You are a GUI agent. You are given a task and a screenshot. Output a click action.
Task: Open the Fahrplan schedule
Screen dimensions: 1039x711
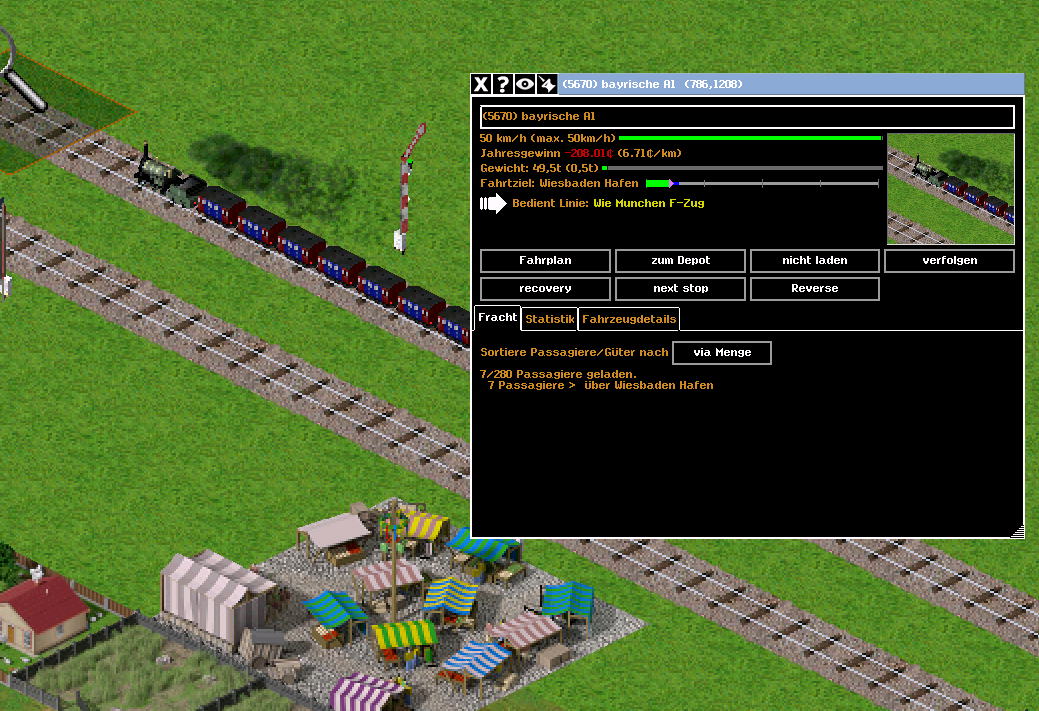(x=545, y=261)
